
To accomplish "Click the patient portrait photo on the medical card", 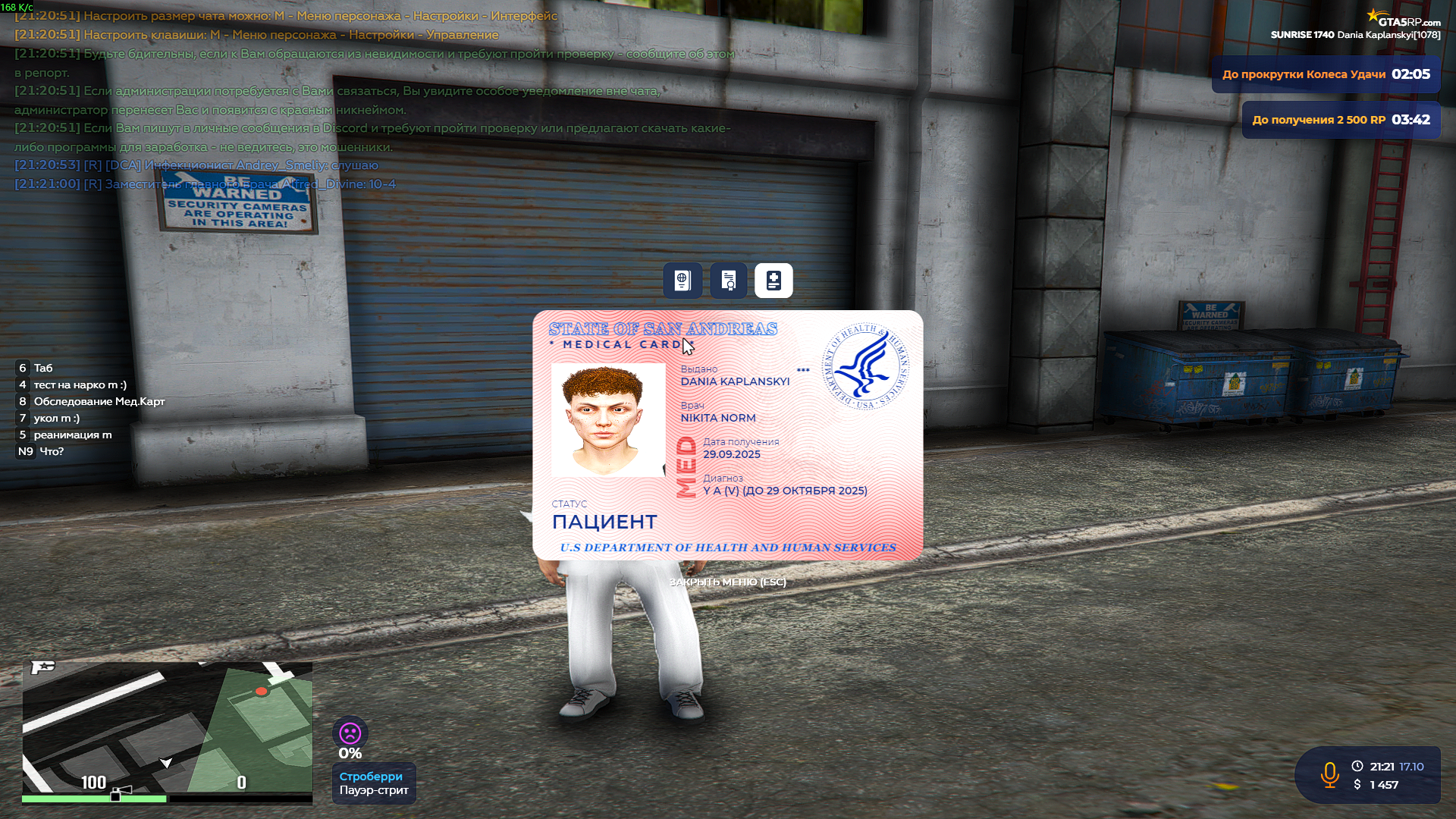I will (x=607, y=420).
